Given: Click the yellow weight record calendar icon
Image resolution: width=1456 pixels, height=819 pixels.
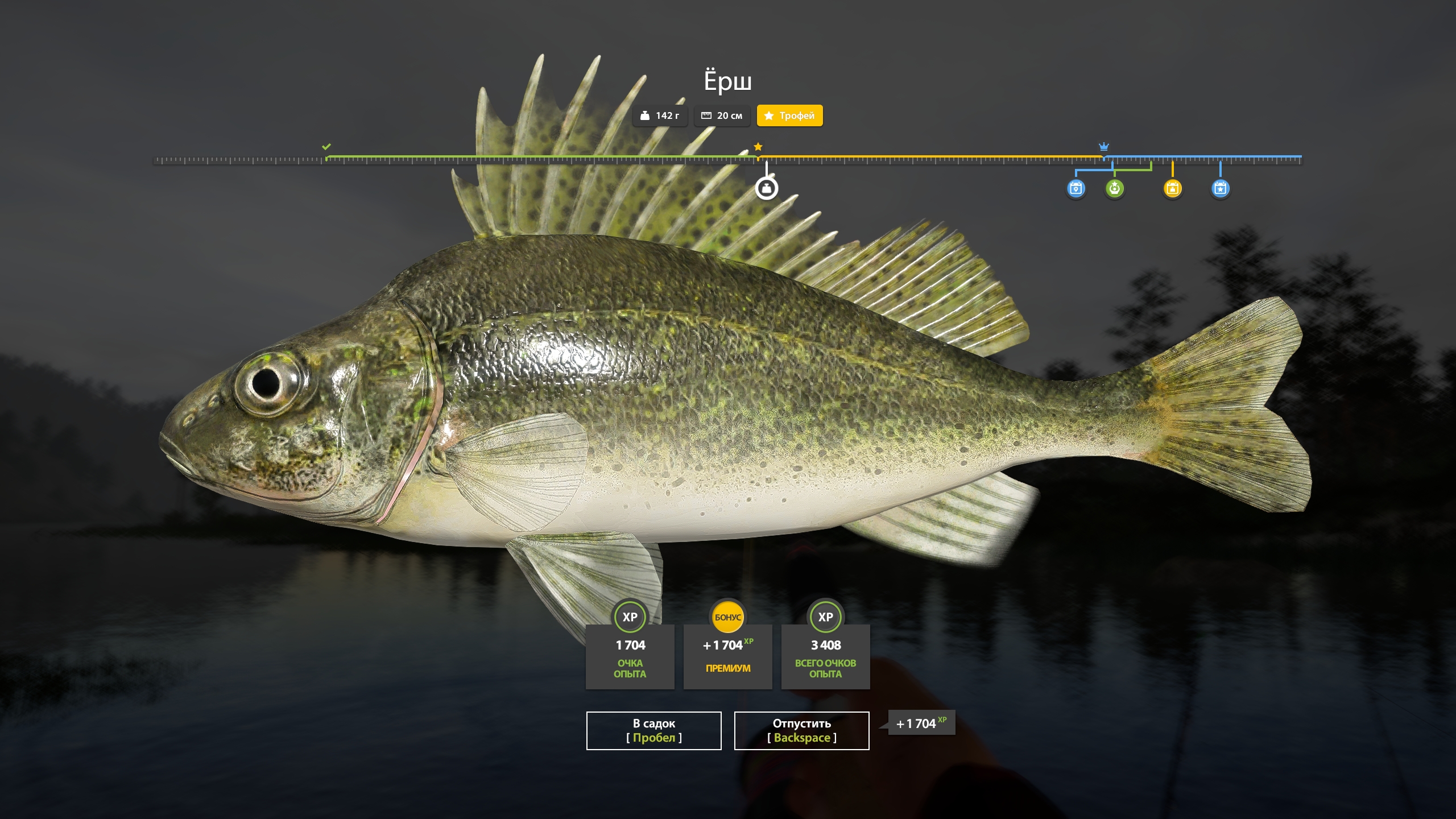Looking at the screenshot, I should (1172, 188).
